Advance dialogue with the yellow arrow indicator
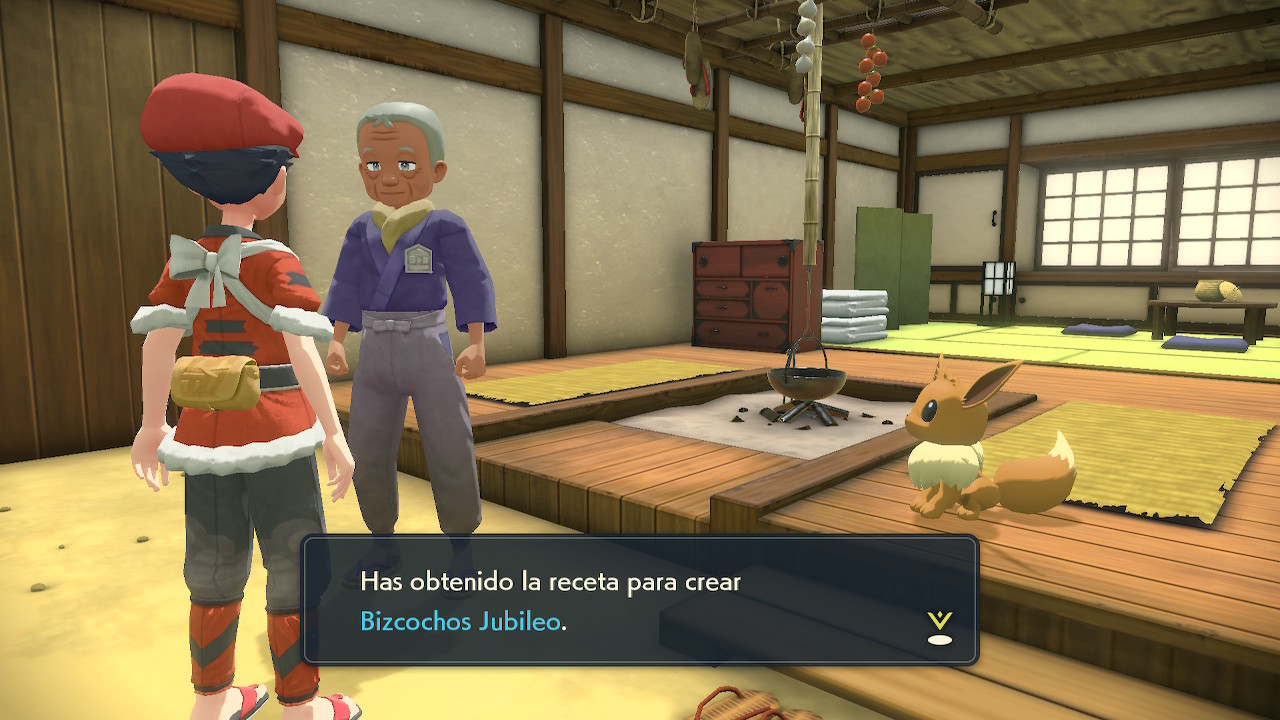Viewport: 1280px width, 720px height. click(939, 626)
